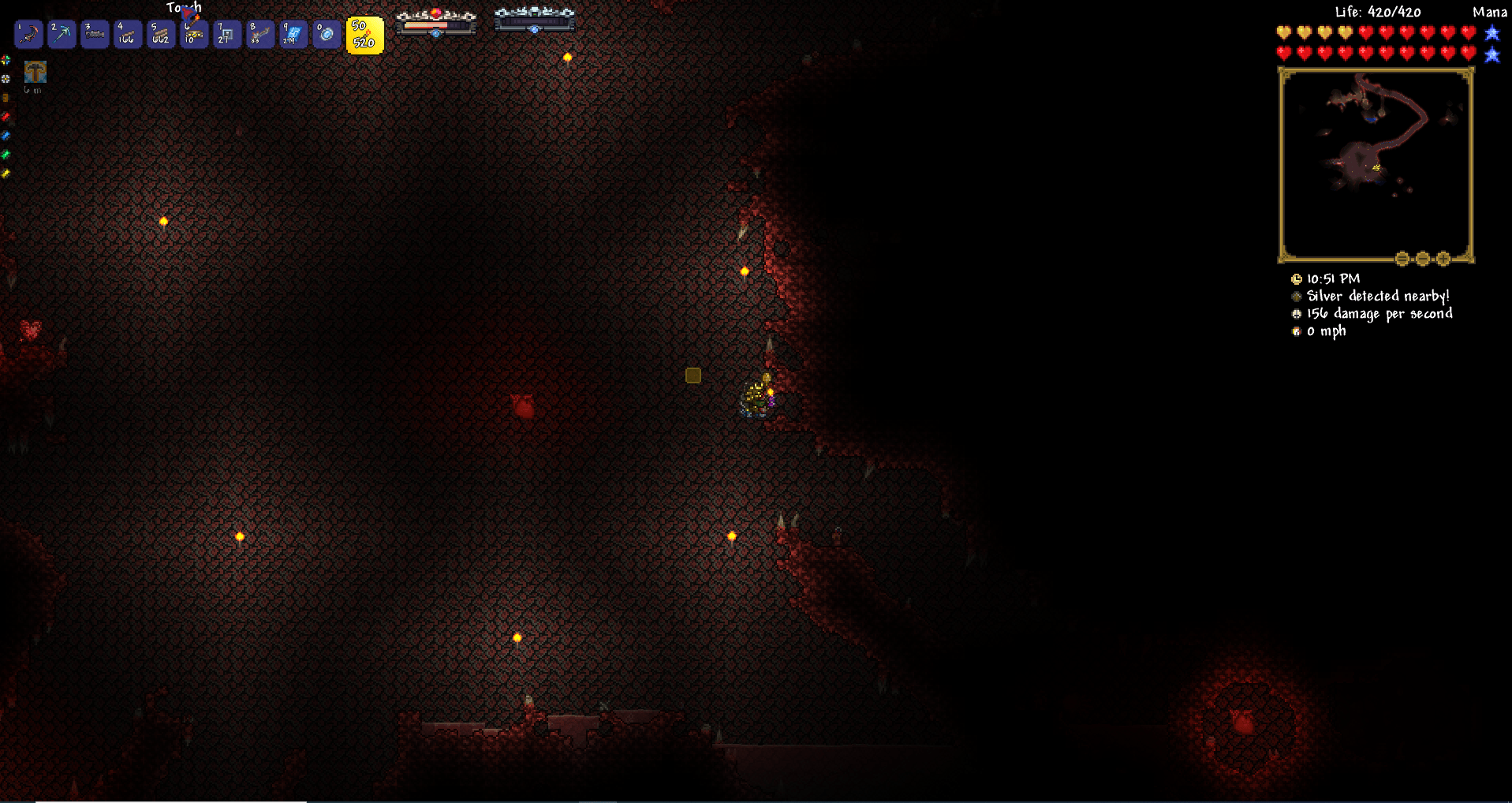Select the platforms in hotbar slot 5
Image resolution: width=1512 pixels, height=803 pixels.
160,35
